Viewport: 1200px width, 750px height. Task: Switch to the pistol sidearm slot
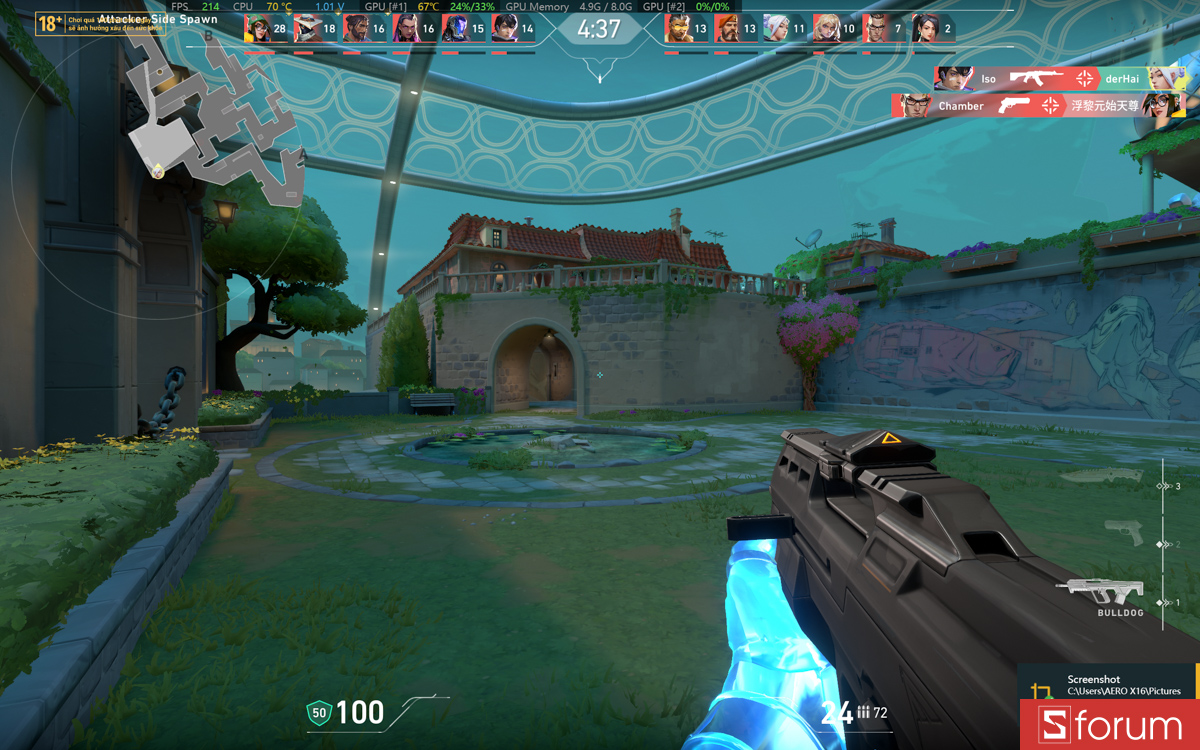point(1123,532)
